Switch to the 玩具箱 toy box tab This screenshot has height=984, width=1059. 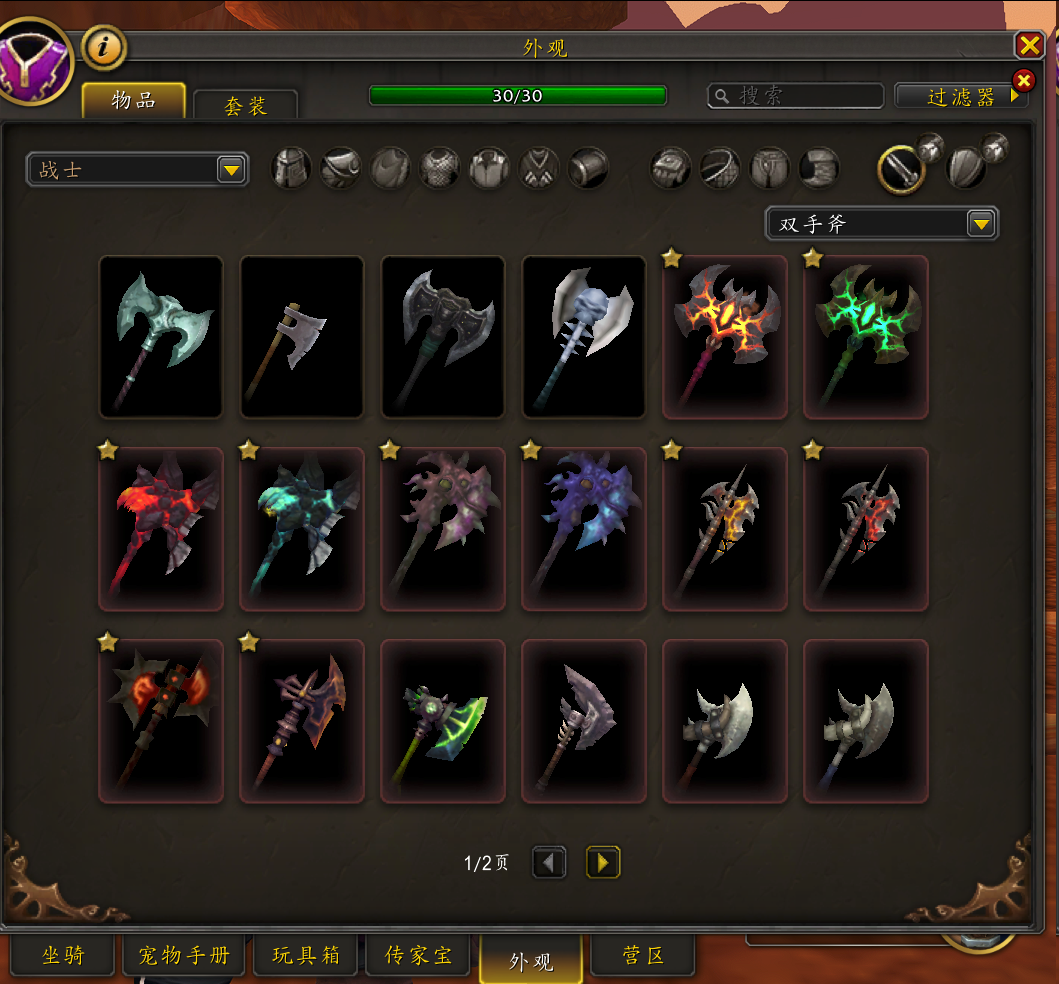point(306,956)
